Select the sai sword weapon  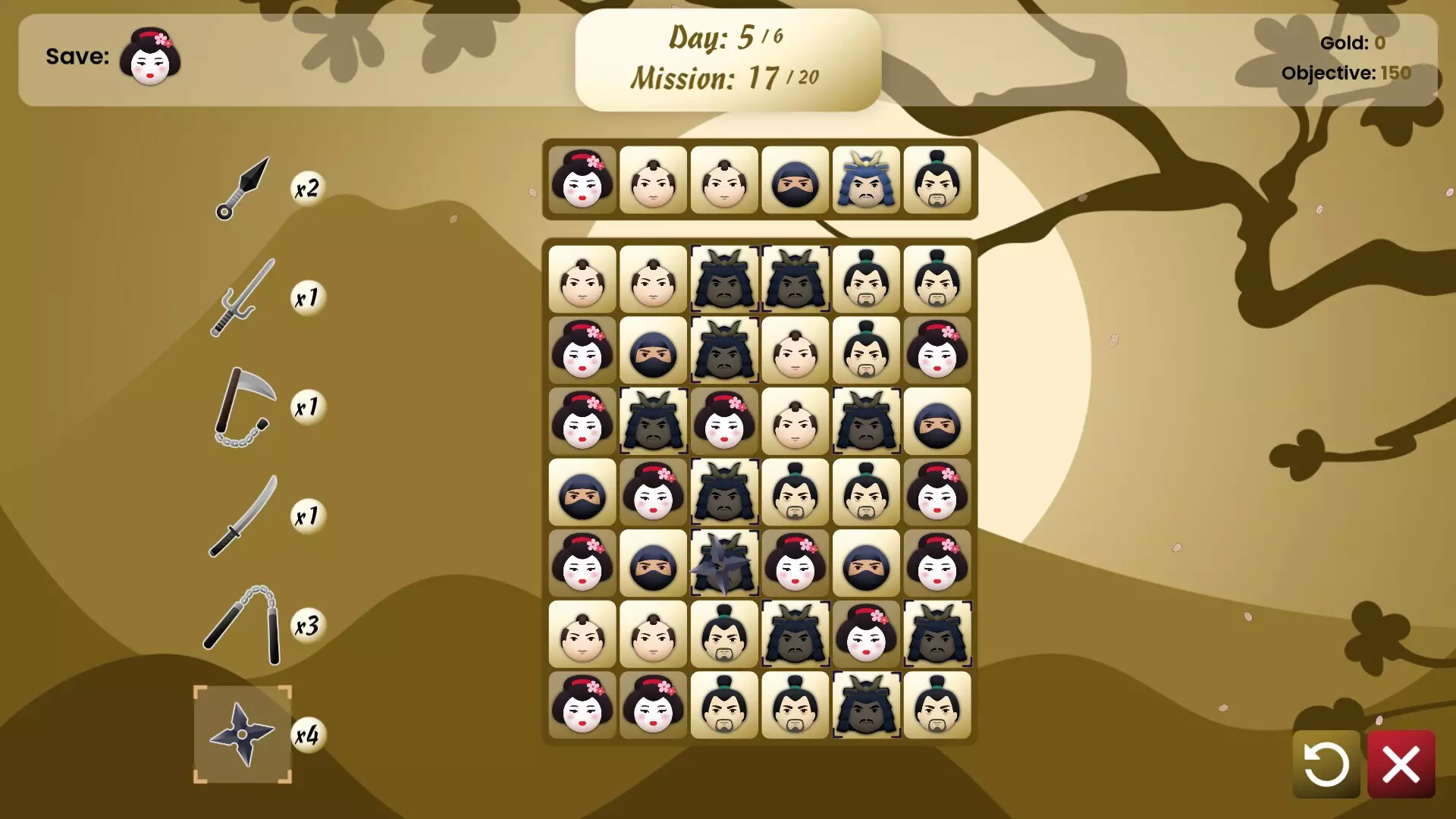pyautogui.click(x=241, y=298)
